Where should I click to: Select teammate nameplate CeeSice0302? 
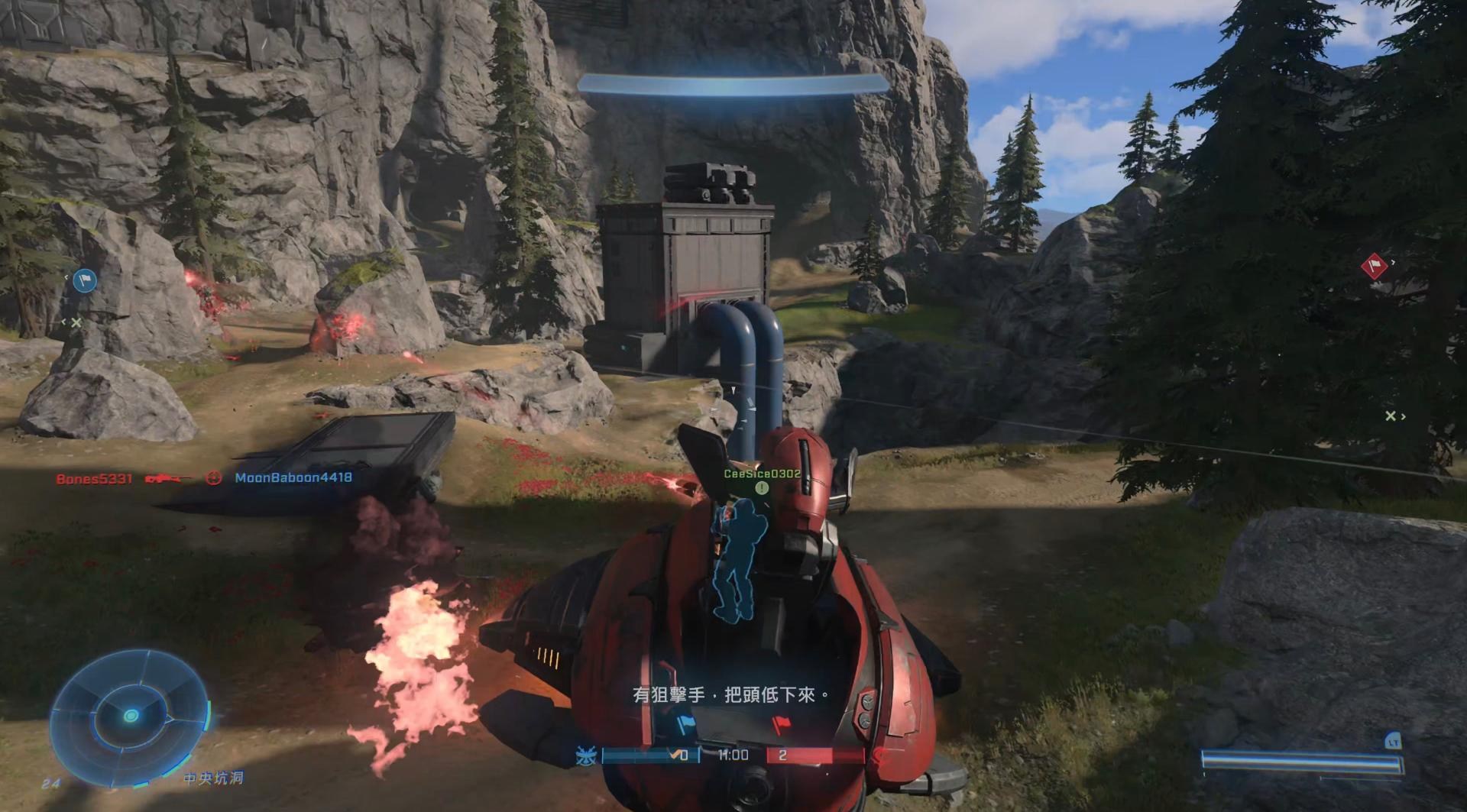(762, 474)
